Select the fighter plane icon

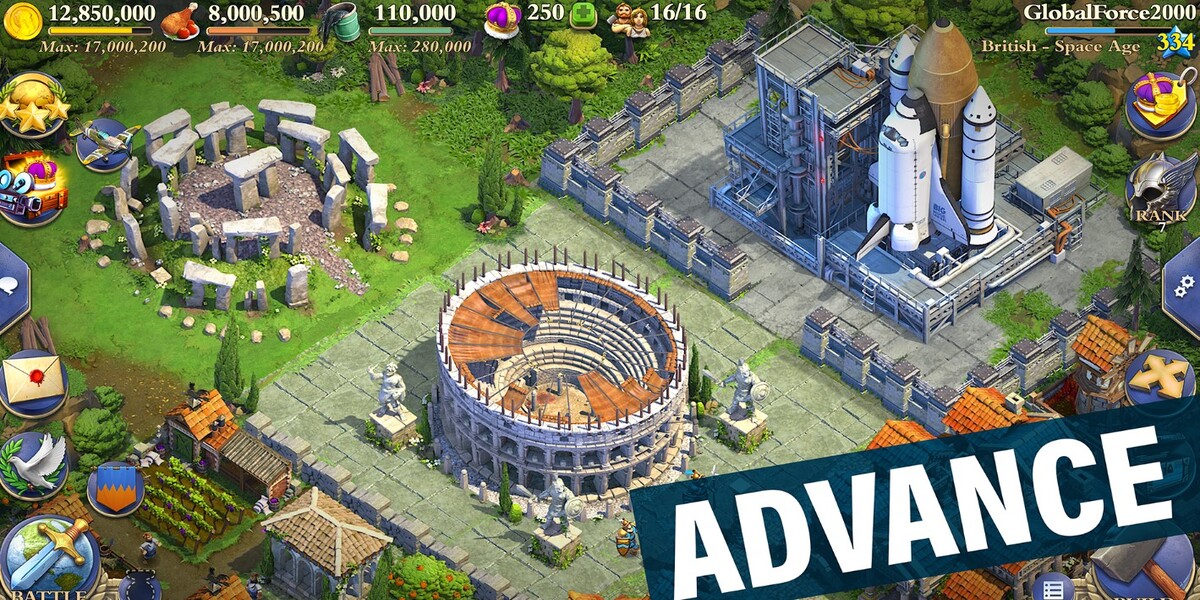(x=104, y=144)
